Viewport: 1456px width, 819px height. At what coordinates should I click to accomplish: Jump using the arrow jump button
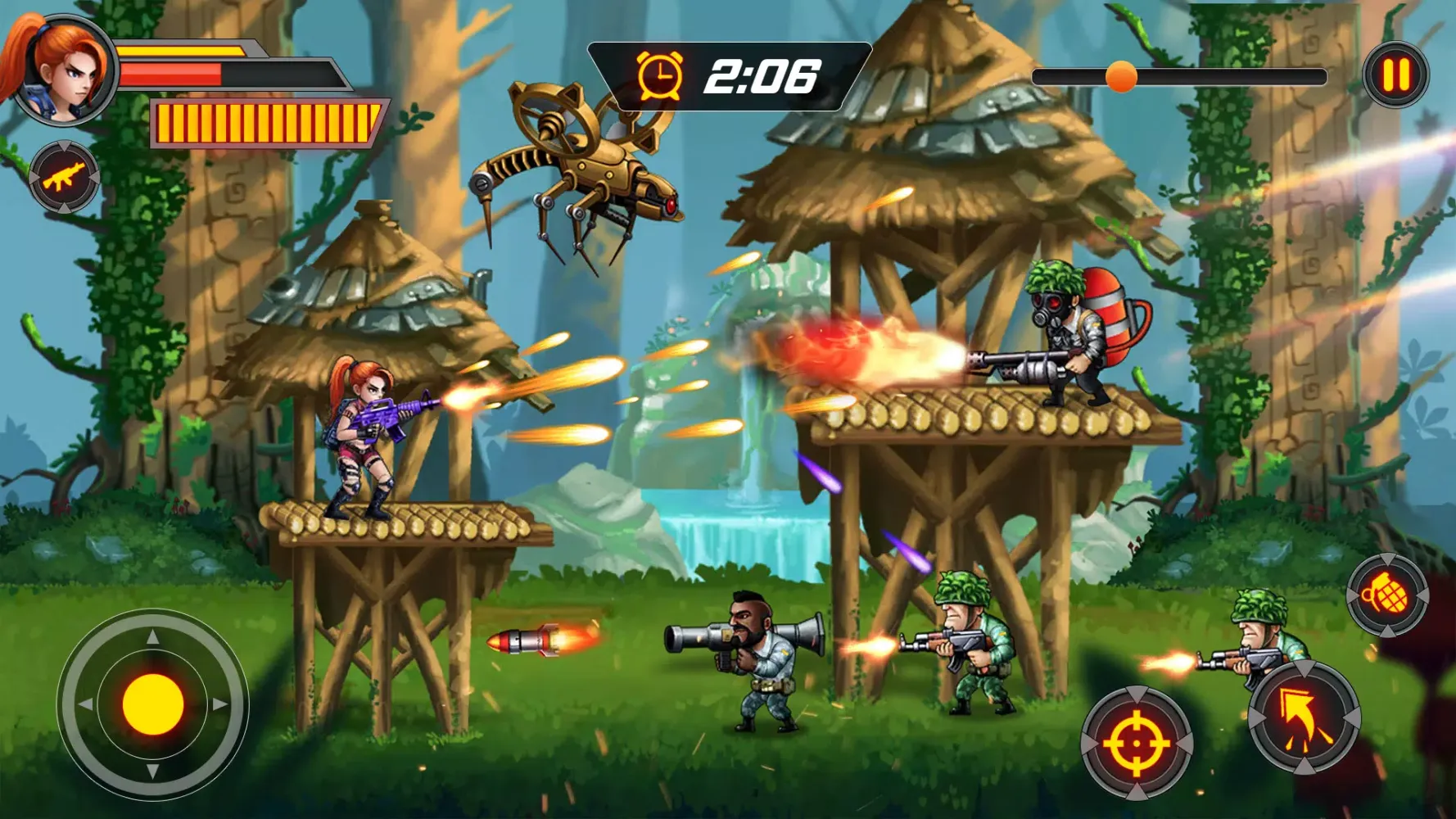coord(1304,718)
